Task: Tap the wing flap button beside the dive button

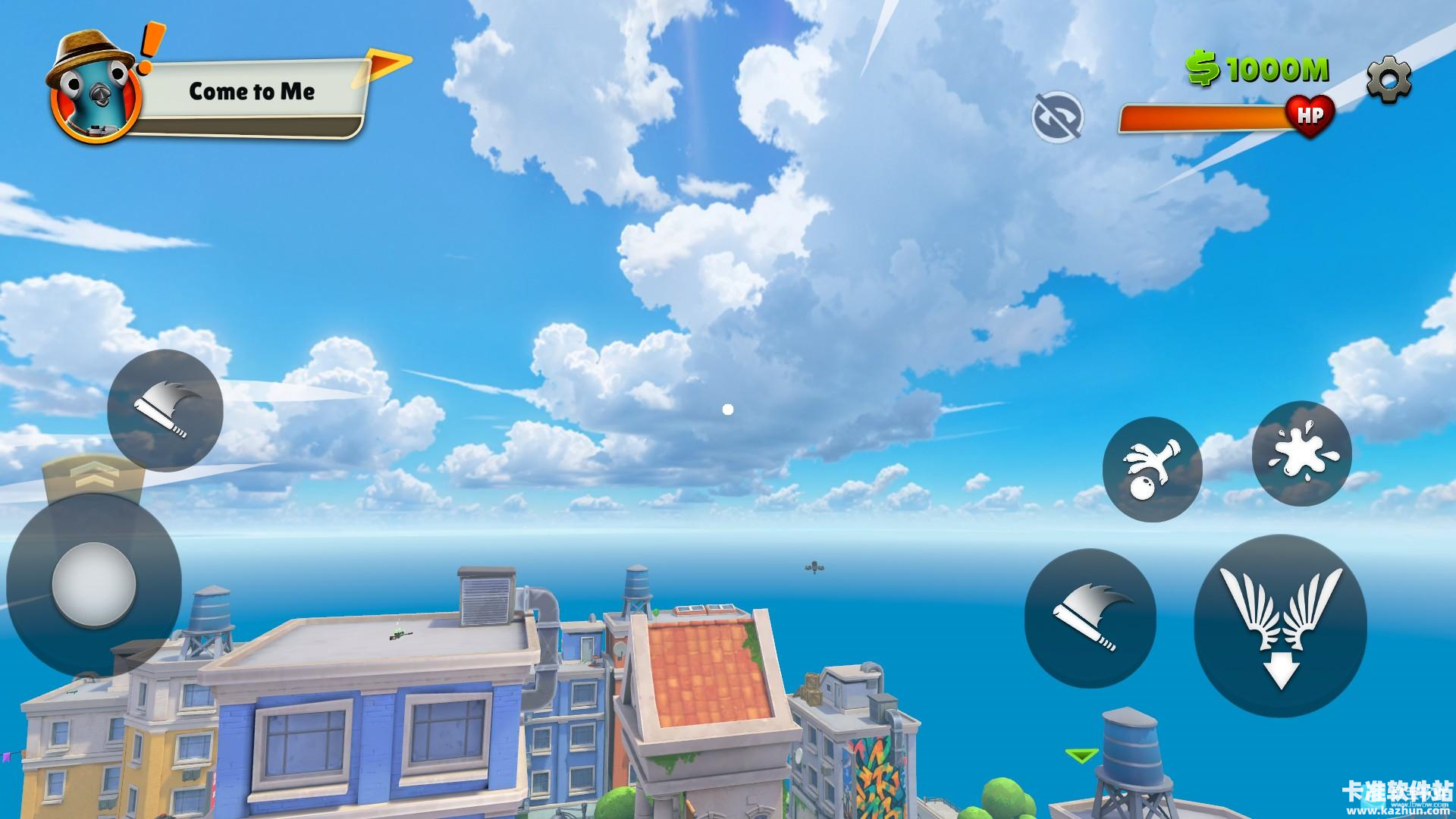Action: coord(1090,617)
